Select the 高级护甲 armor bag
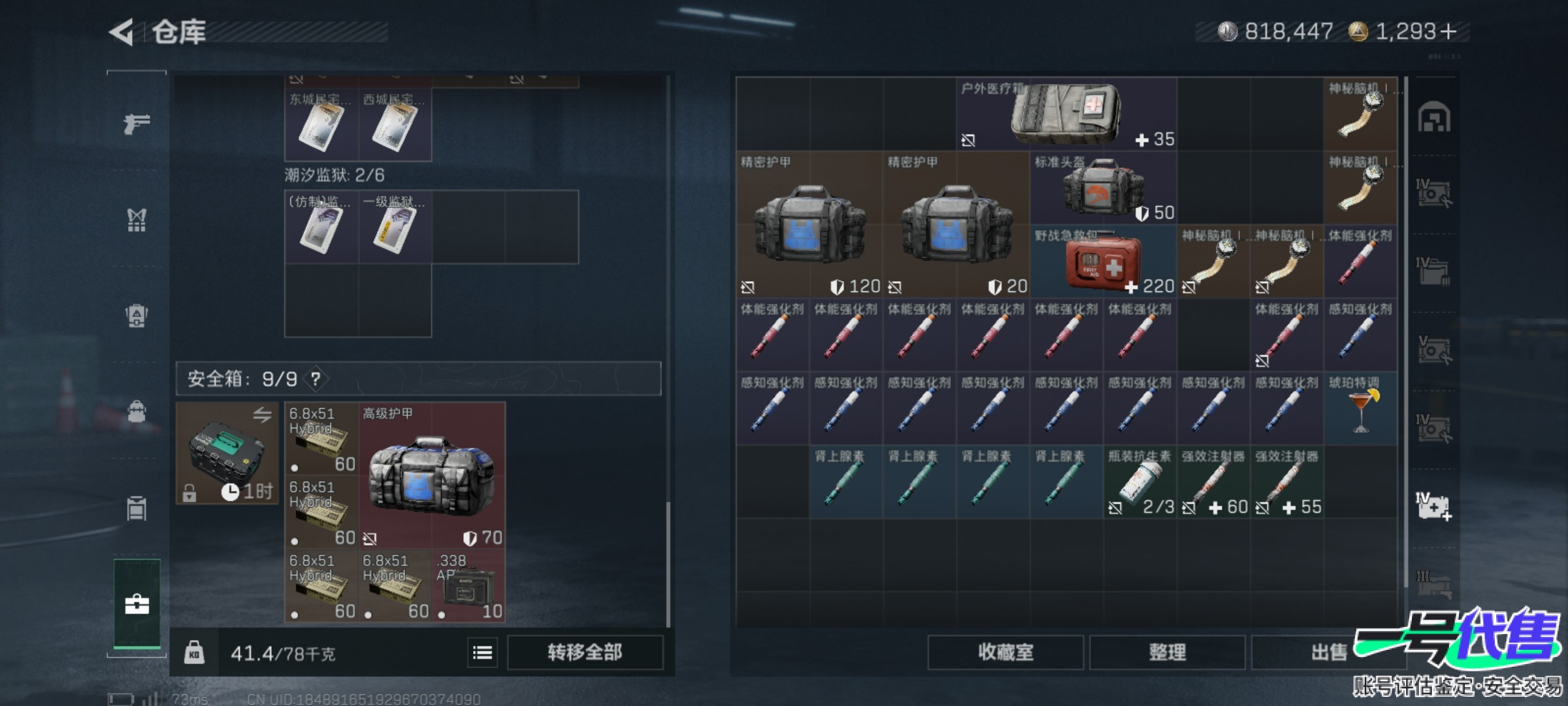The image size is (1568, 706). tap(431, 476)
